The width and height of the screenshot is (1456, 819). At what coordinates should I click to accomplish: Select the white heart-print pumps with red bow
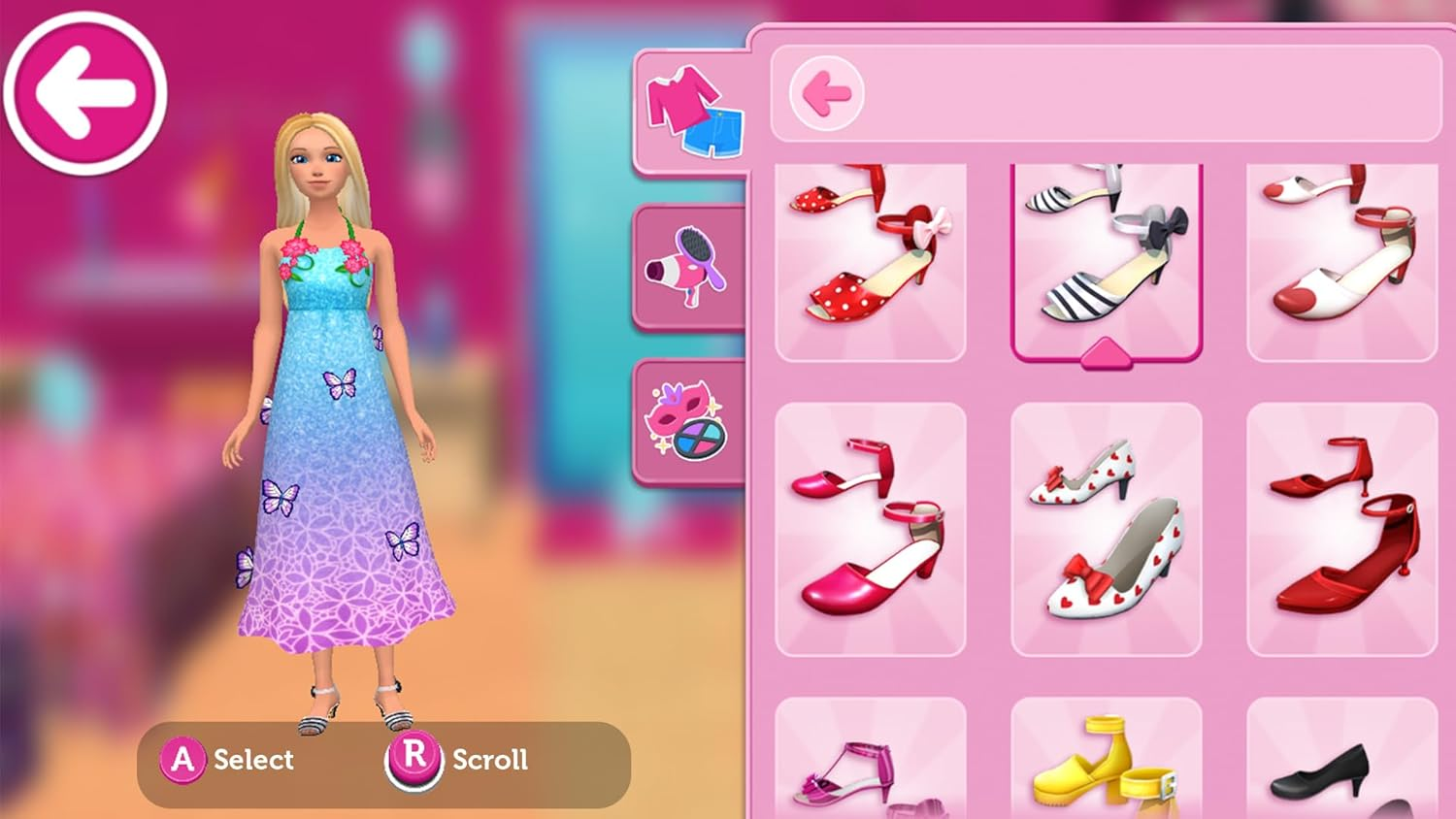tap(1107, 529)
